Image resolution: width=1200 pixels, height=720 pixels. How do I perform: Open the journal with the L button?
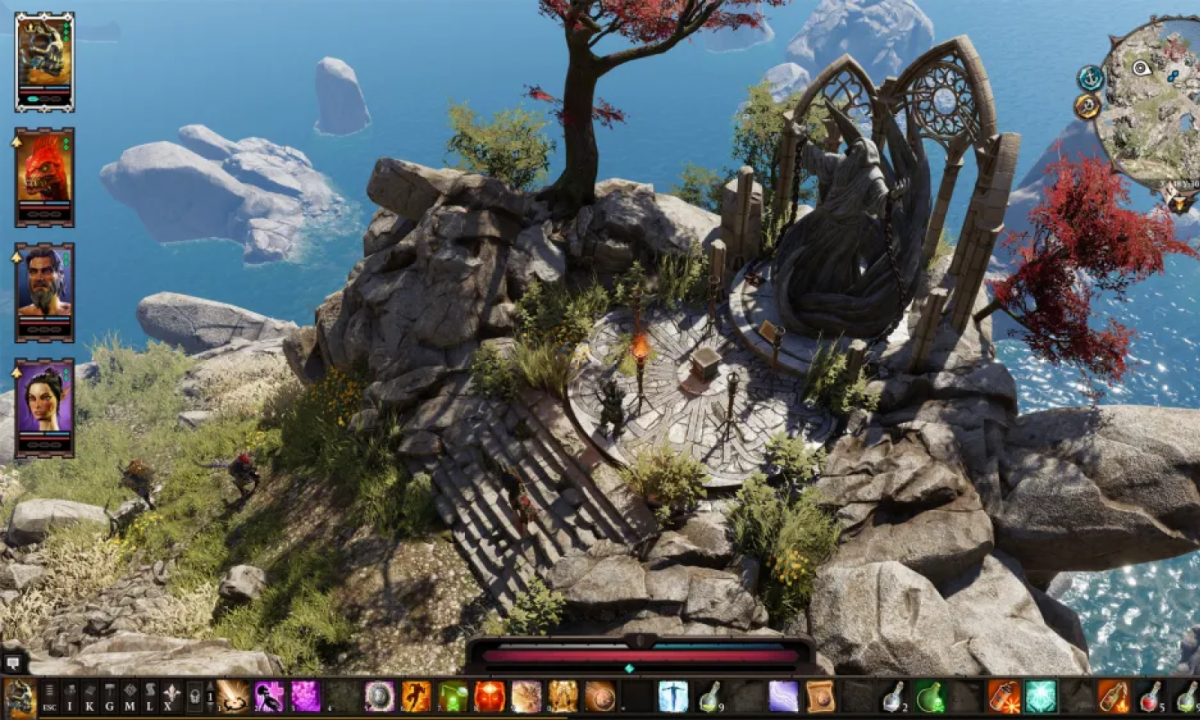pyautogui.click(x=150, y=696)
